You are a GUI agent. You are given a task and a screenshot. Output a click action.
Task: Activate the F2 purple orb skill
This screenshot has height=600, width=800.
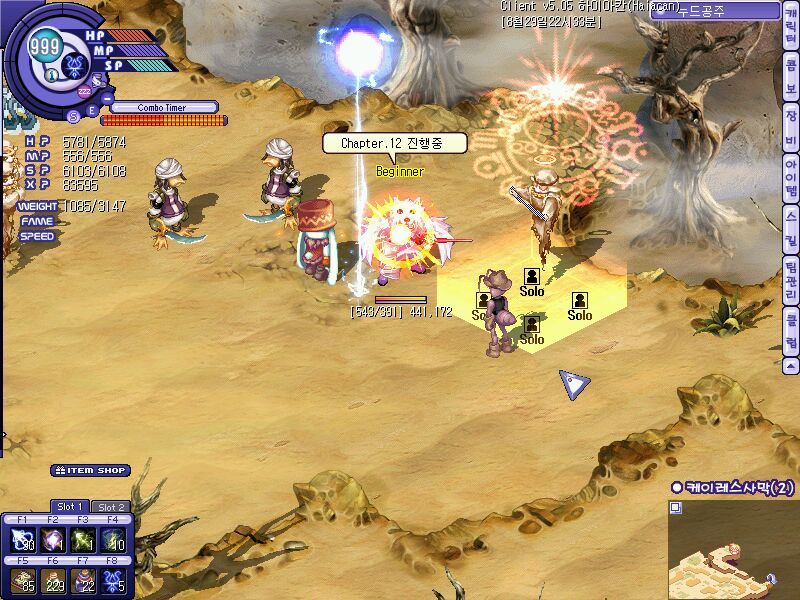[52, 540]
